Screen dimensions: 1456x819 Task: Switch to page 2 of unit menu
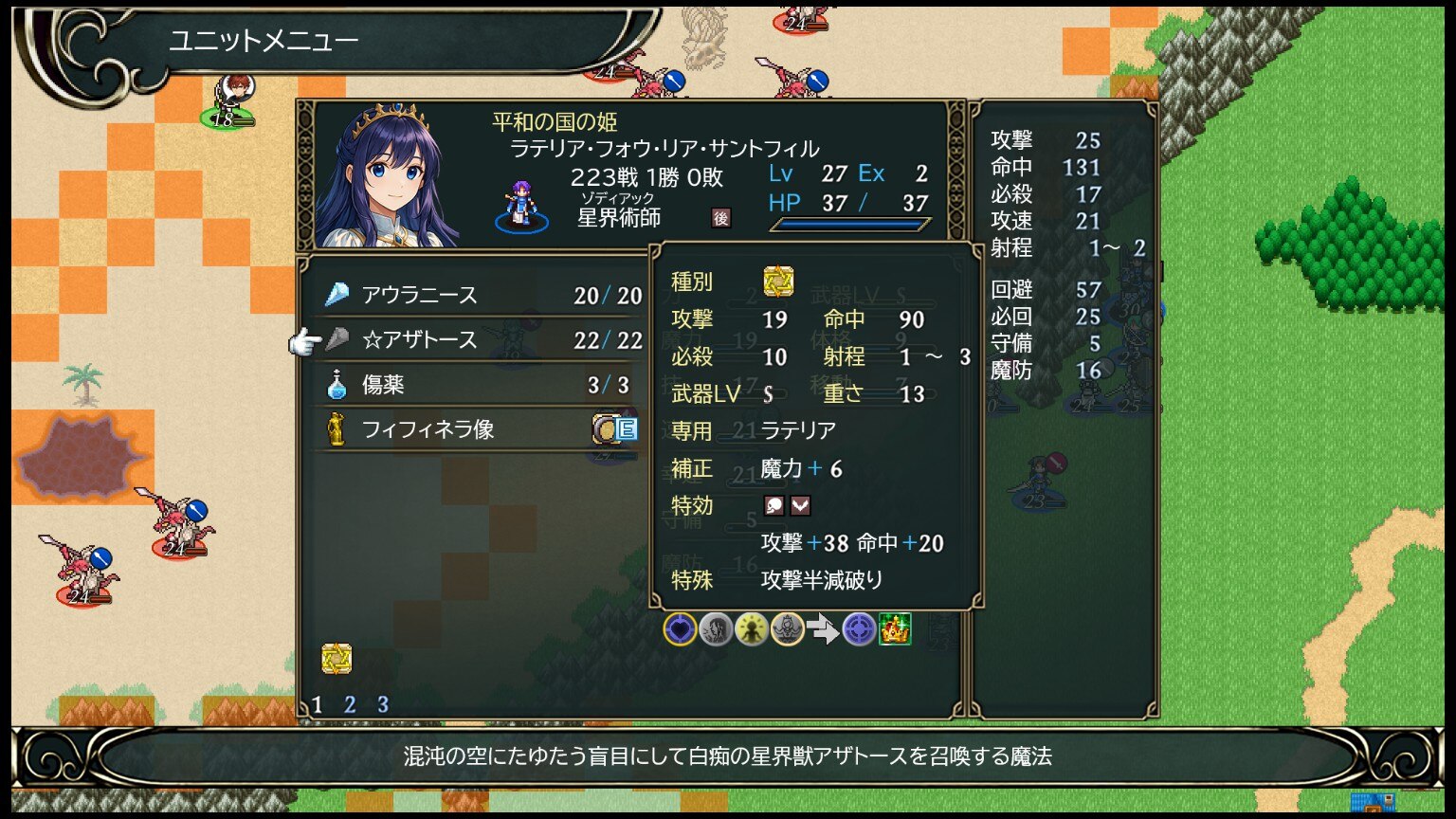tap(350, 704)
